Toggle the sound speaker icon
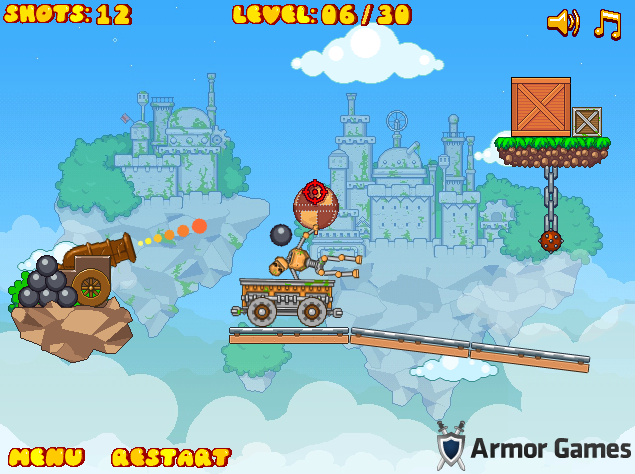635x474 pixels. (x=563, y=22)
